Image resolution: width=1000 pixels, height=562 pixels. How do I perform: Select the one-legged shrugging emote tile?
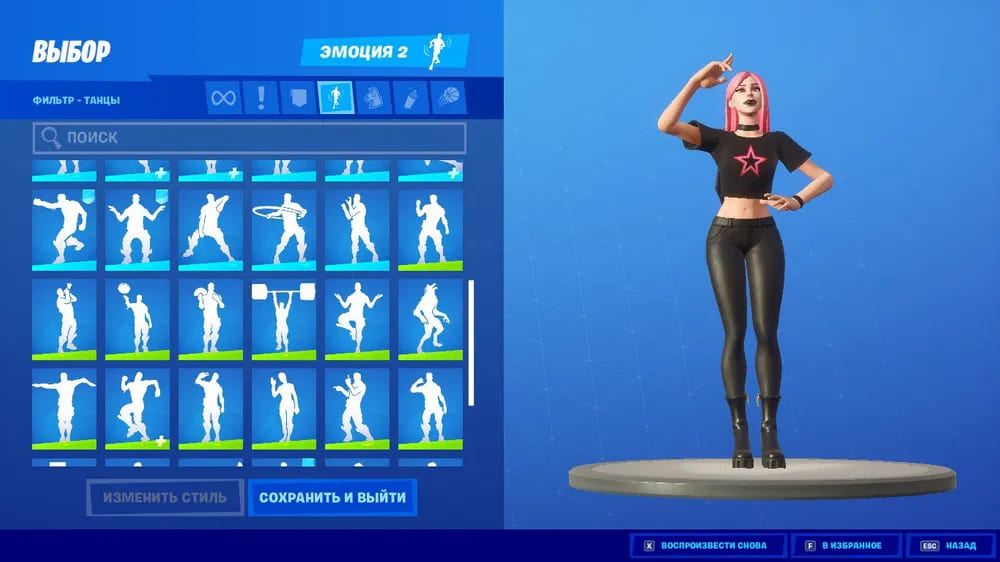pos(357,319)
